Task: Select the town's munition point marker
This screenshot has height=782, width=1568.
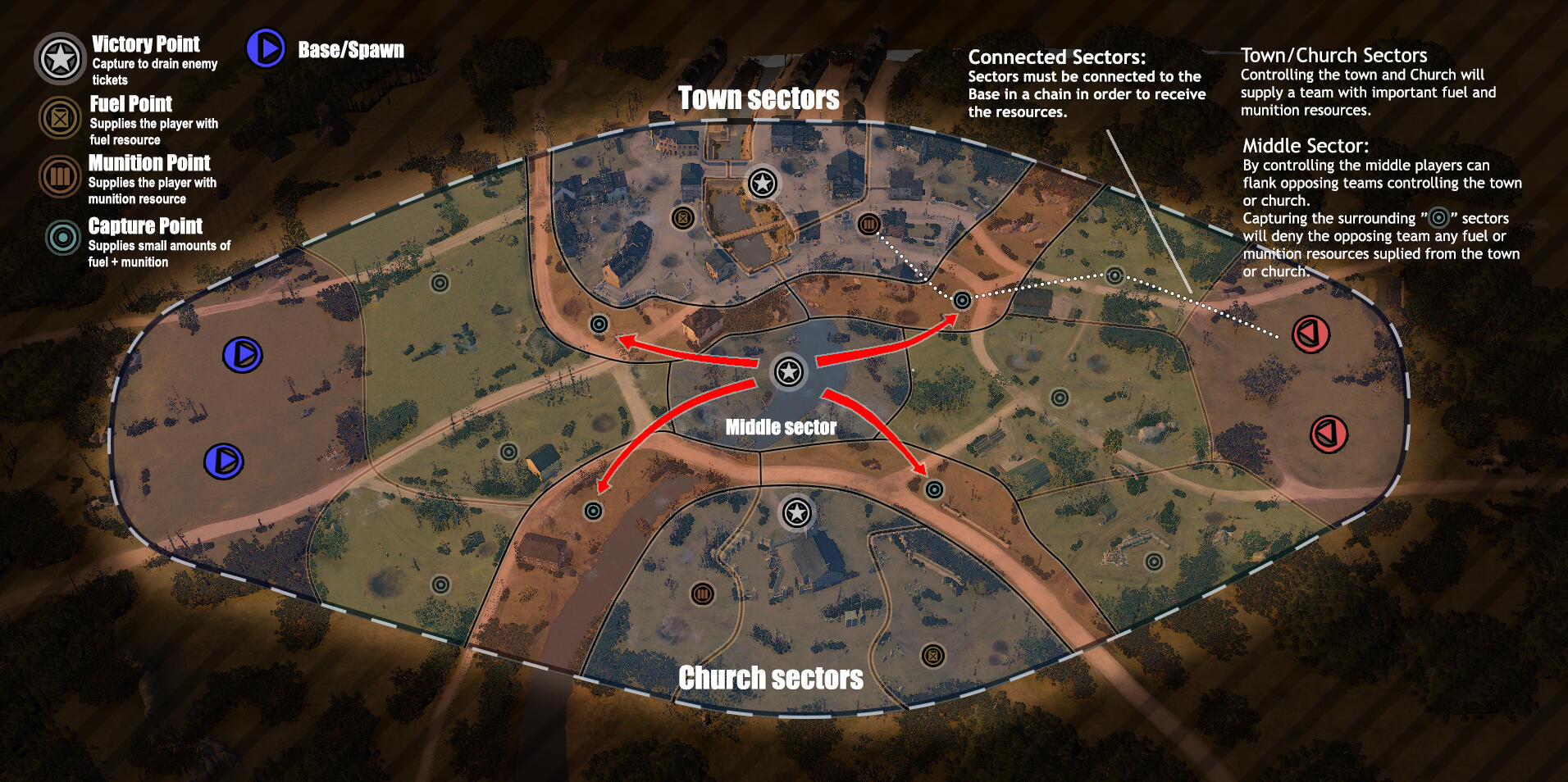Action: (868, 223)
